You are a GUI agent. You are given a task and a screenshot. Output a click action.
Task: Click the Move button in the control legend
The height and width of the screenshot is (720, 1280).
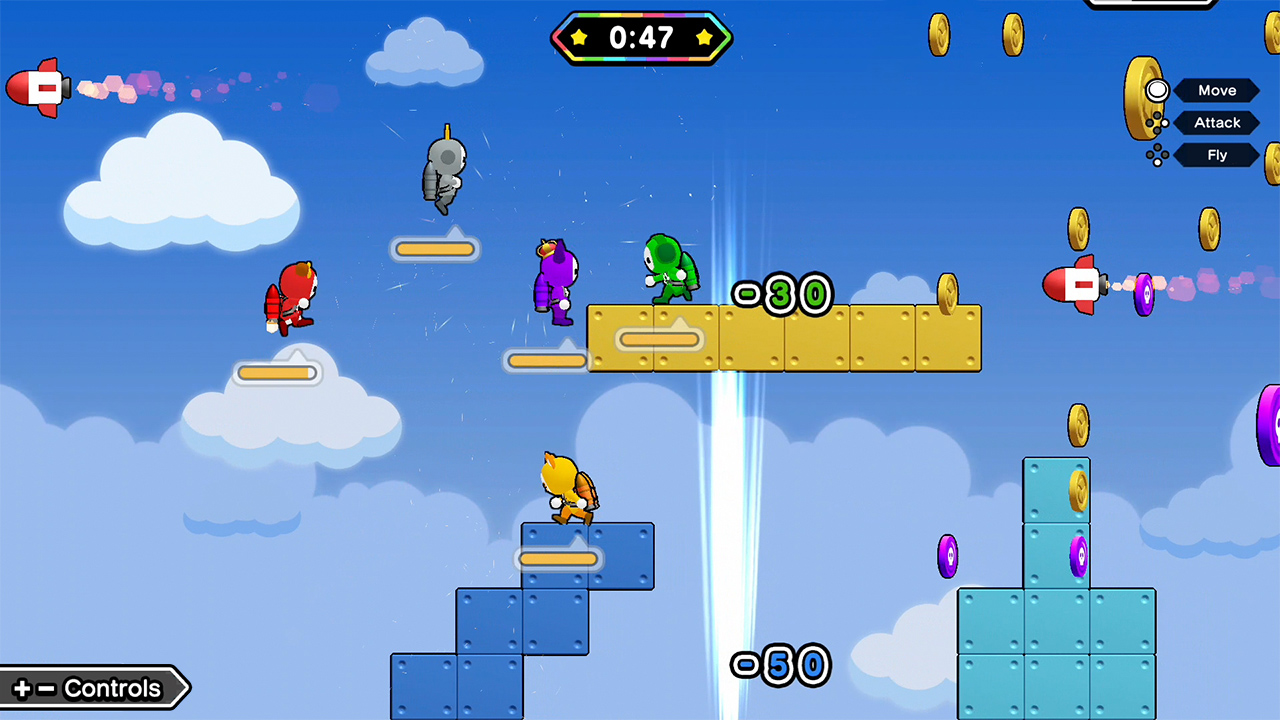click(1217, 90)
